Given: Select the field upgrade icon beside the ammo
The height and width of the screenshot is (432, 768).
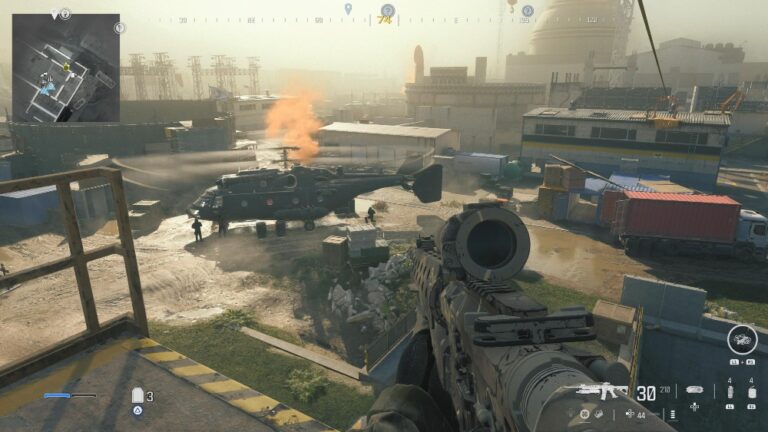Looking at the screenshot, I should pos(694,390).
